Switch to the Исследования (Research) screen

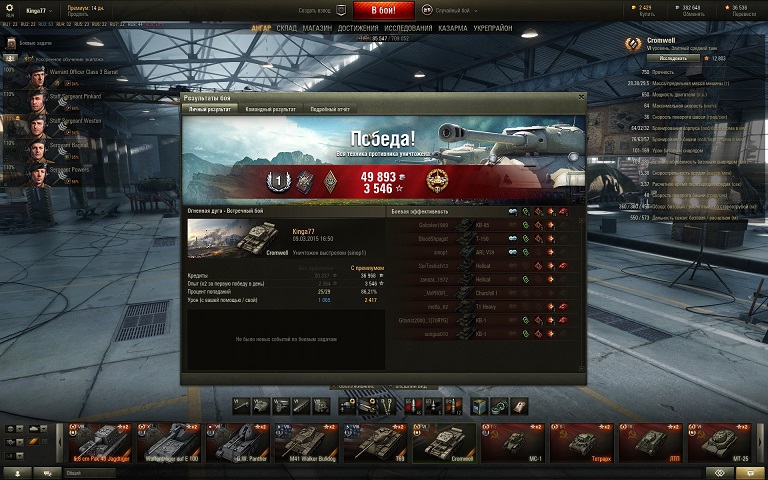pos(408,28)
